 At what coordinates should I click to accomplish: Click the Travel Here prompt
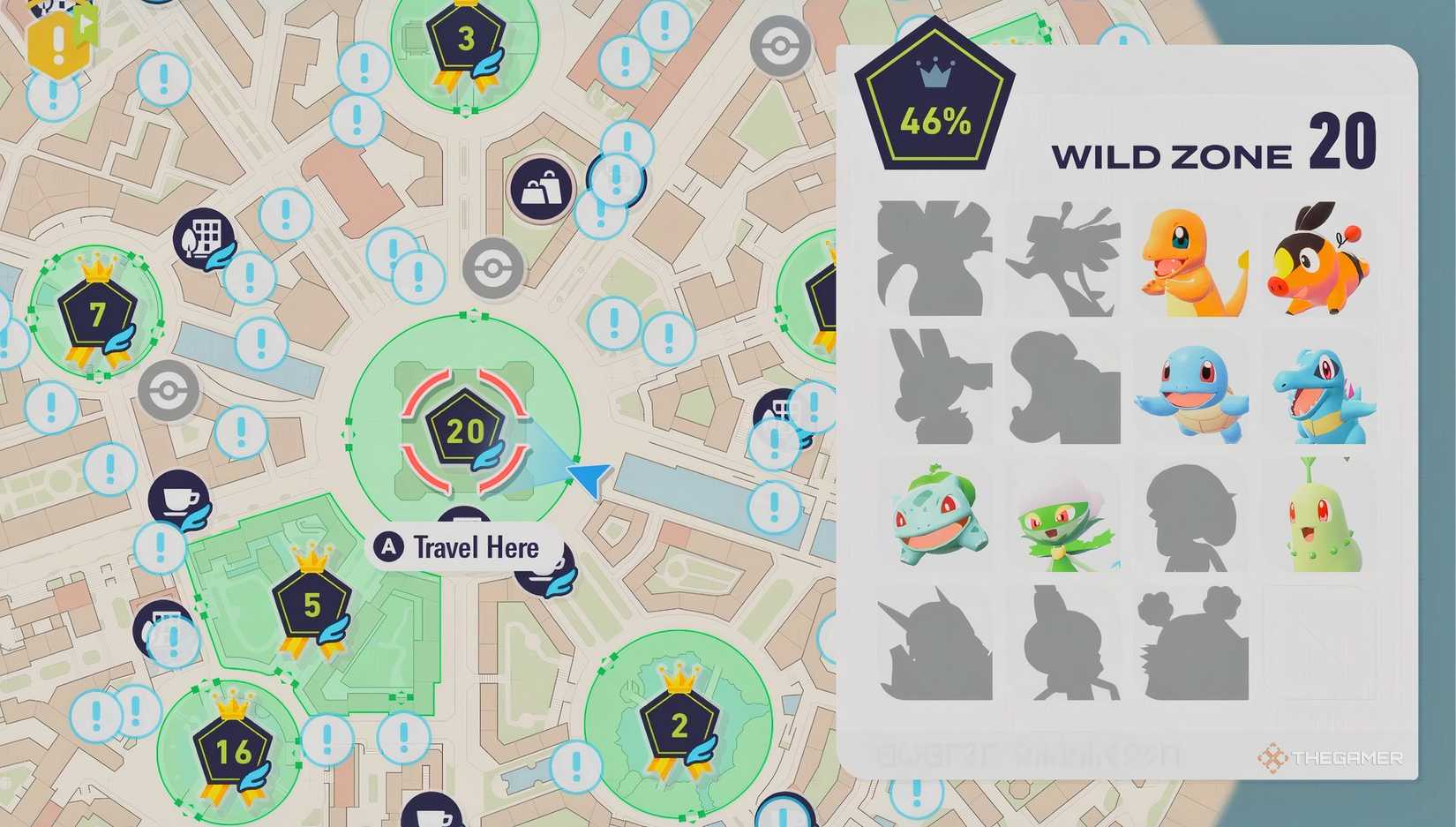[x=464, y=547]
